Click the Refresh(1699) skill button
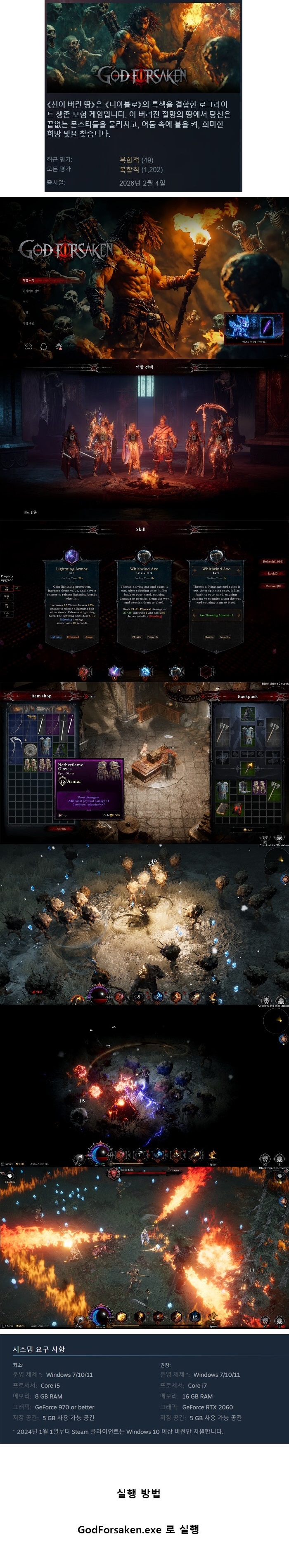The width and height of the screenshot is (289, 1568). pyautogui.click(x=272, y=562)
